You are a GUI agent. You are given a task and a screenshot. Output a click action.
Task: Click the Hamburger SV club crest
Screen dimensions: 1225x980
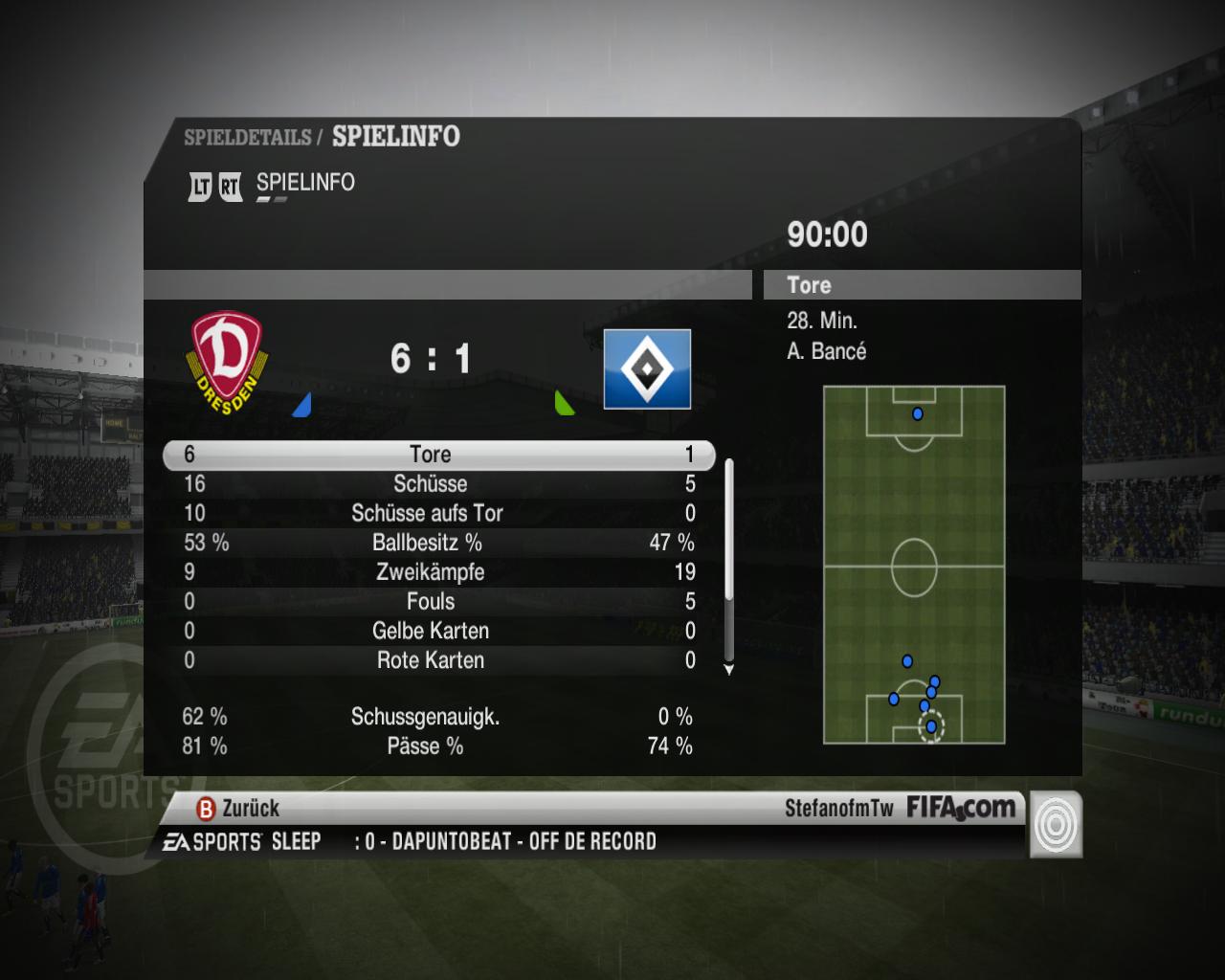tap(647, 369)
